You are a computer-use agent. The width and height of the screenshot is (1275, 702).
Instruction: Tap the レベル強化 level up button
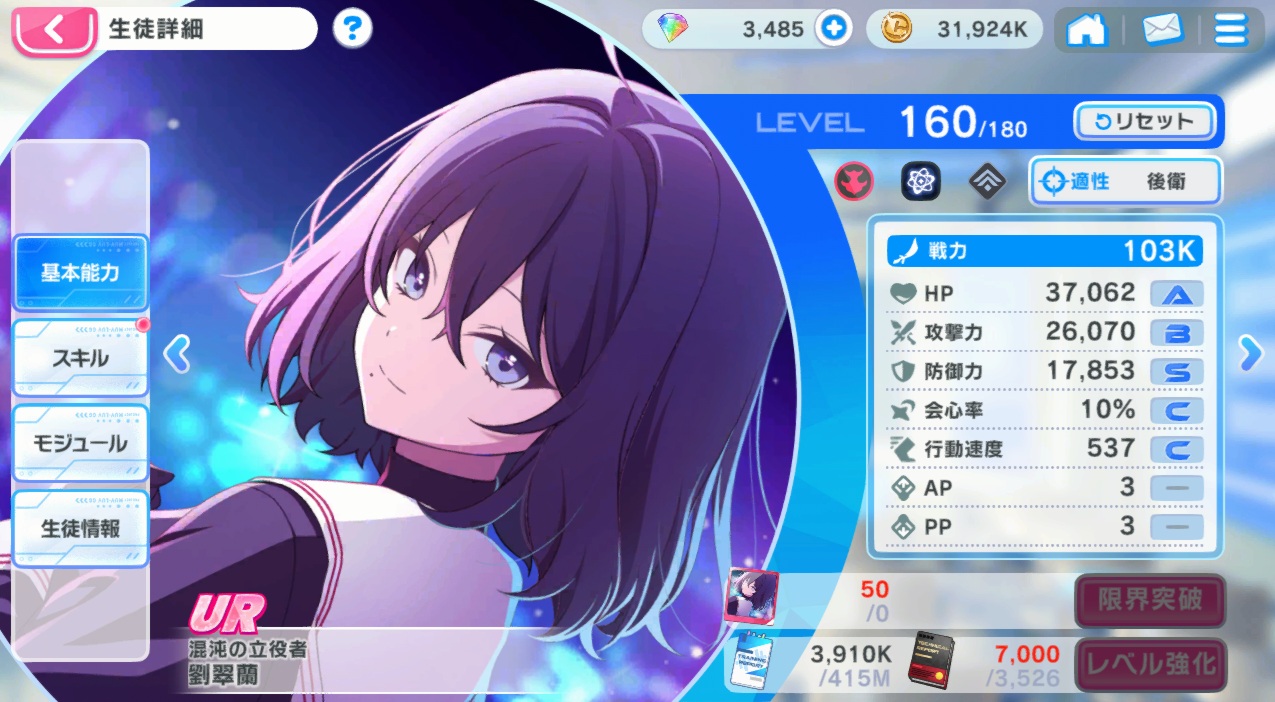coord(1149,663)
